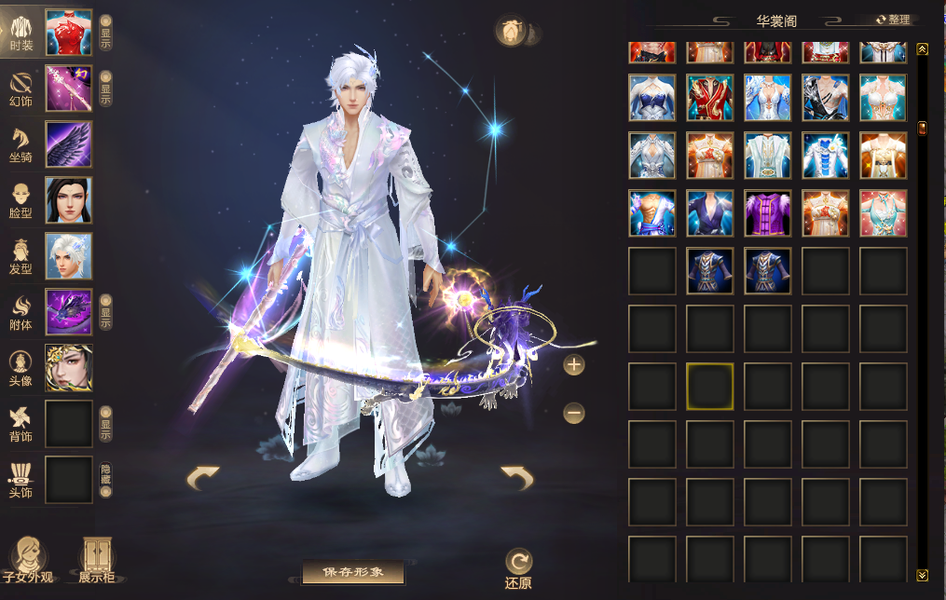Click the 整理 sort button in wardrobe
The height and width of the screenshot is (600, 946).
click(894, 20)
